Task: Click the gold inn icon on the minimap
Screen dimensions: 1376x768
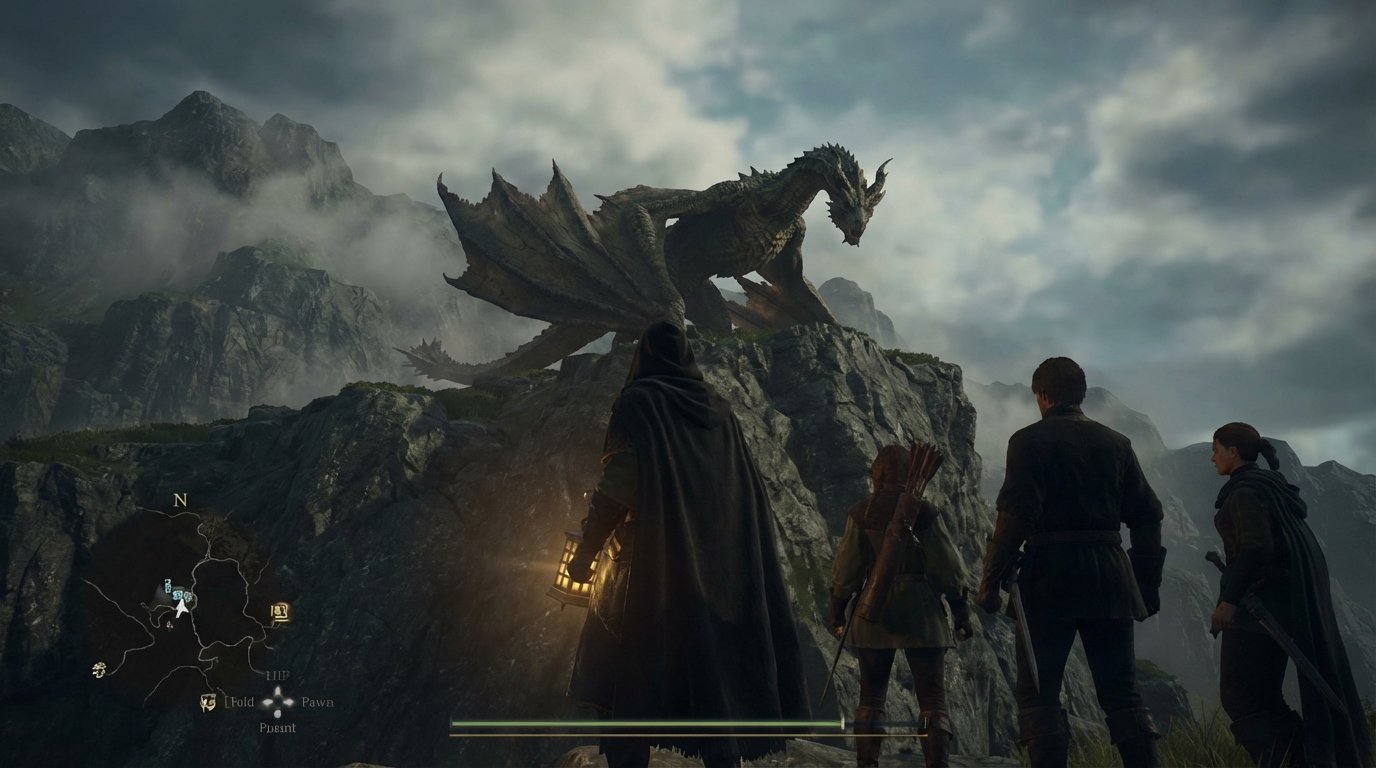Action: tap(281, 611)
